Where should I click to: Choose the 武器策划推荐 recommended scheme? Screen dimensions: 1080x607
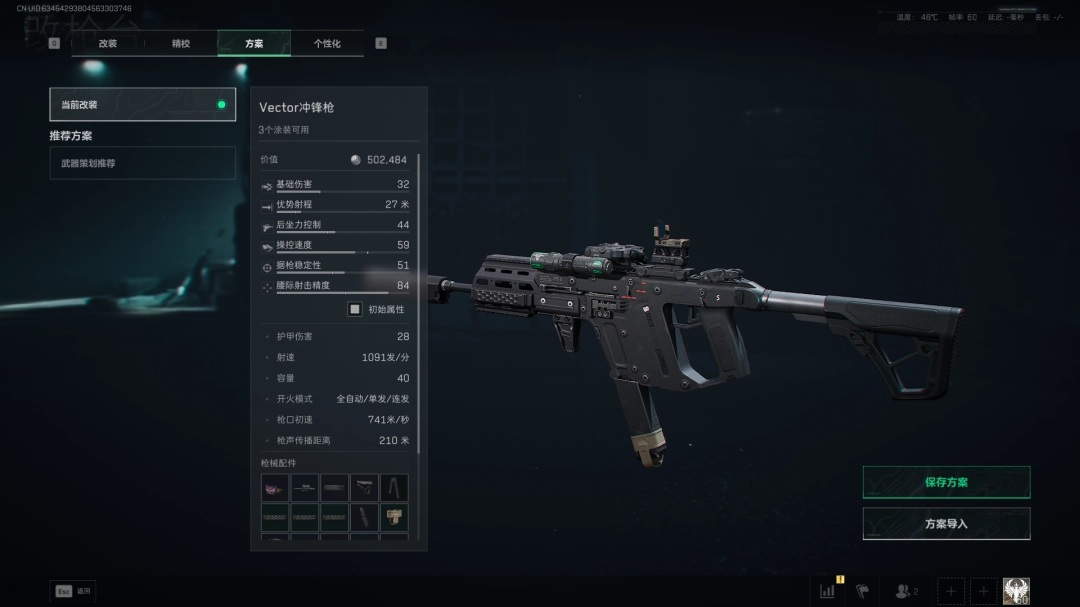click(142, 163)
